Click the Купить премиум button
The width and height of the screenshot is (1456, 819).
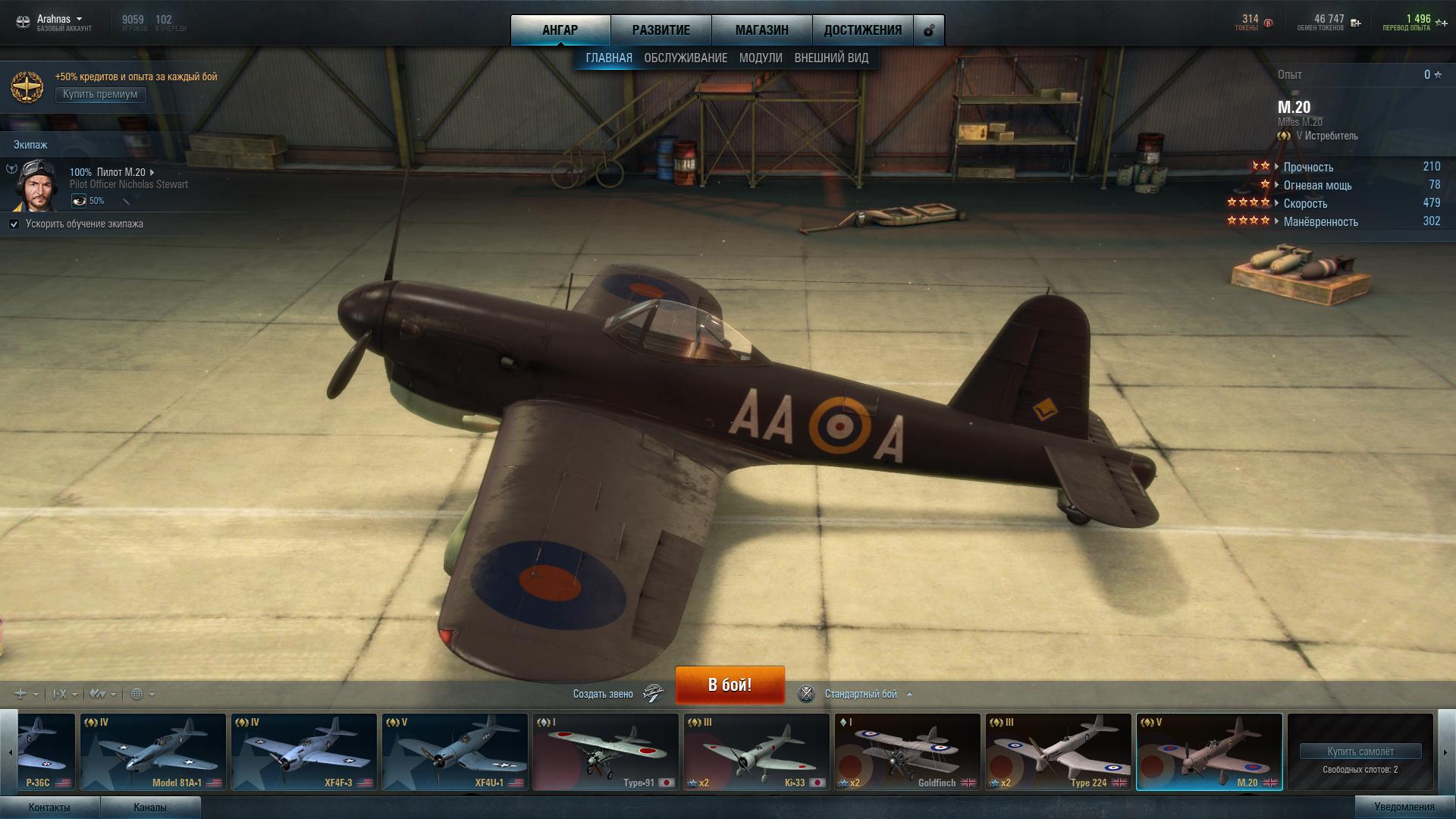click(x=100, y=94)
